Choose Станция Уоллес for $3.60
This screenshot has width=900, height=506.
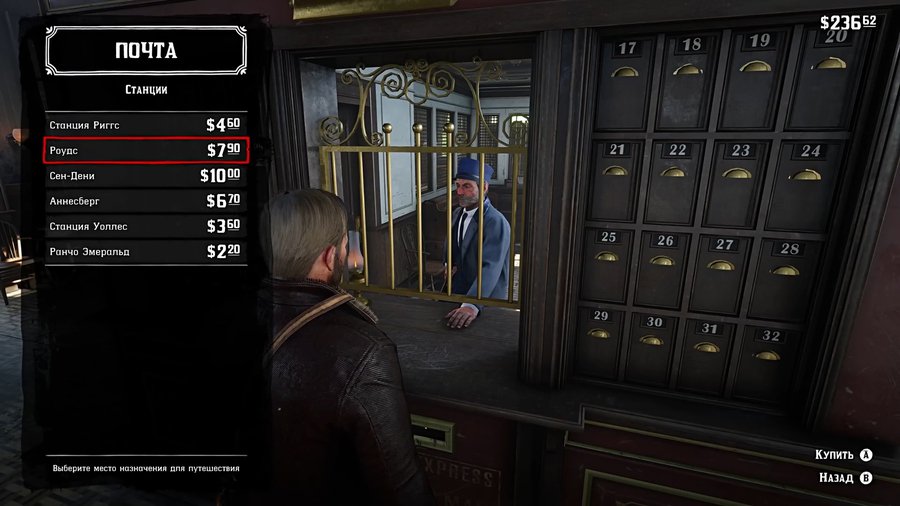click(x=145, y=226)
